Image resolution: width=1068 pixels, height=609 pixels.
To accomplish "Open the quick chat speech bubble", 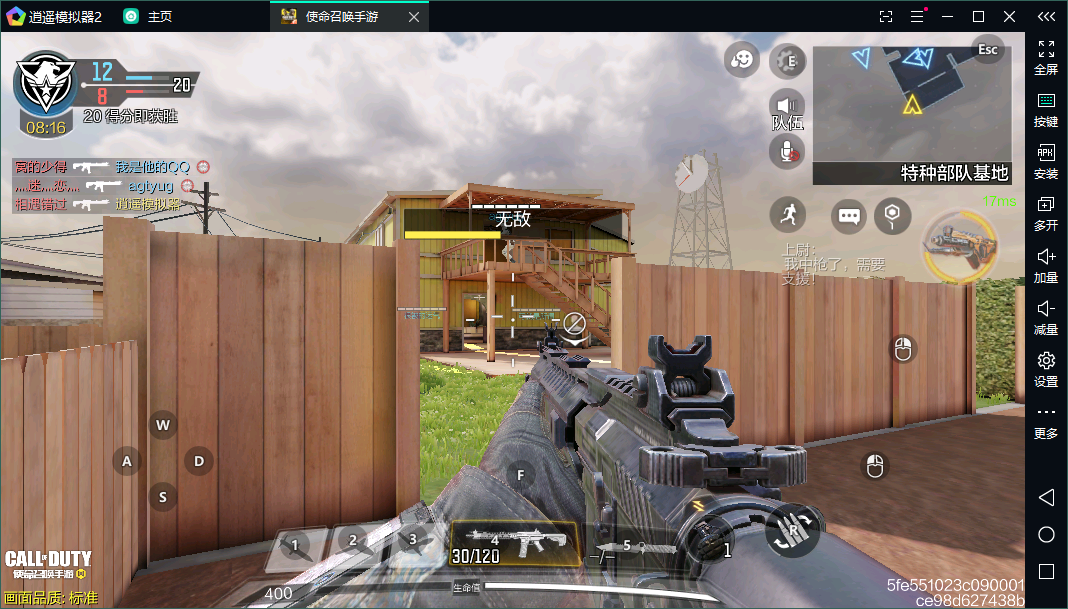I will tap(850, 215).
